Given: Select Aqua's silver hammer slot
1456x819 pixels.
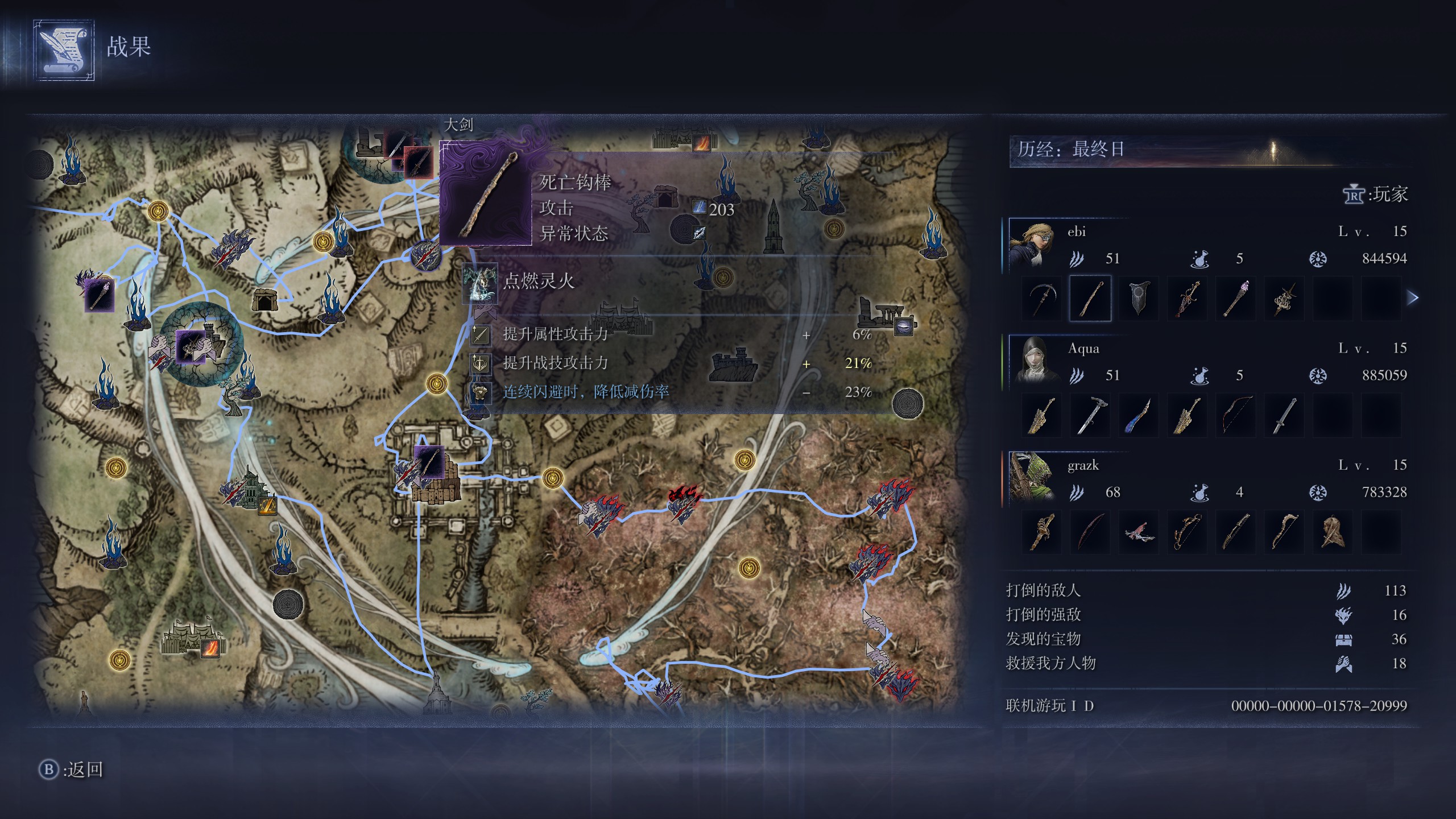Looking at the screenshot, I should 1090,416.
